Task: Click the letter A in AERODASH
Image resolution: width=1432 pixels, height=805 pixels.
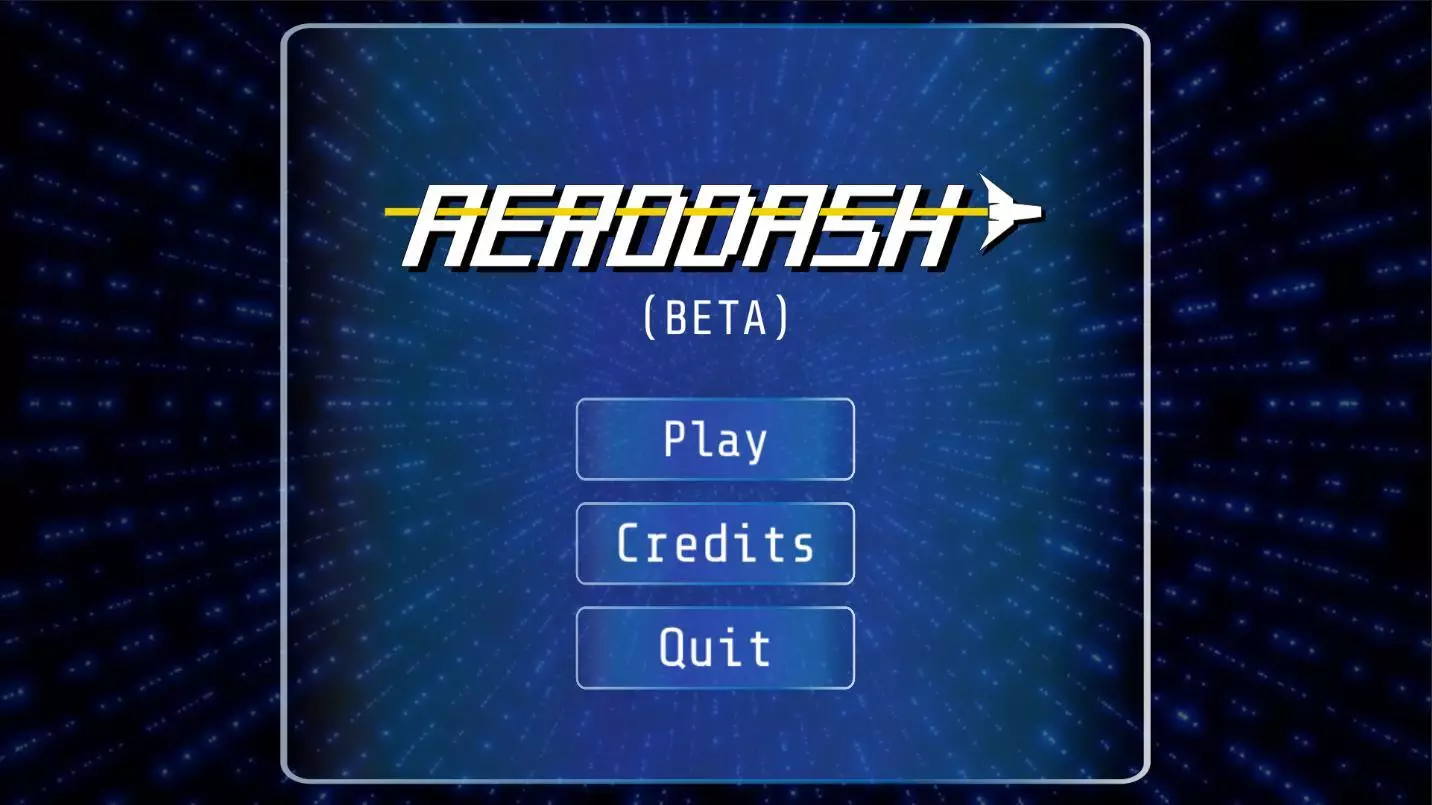Action: coord(450,225)
